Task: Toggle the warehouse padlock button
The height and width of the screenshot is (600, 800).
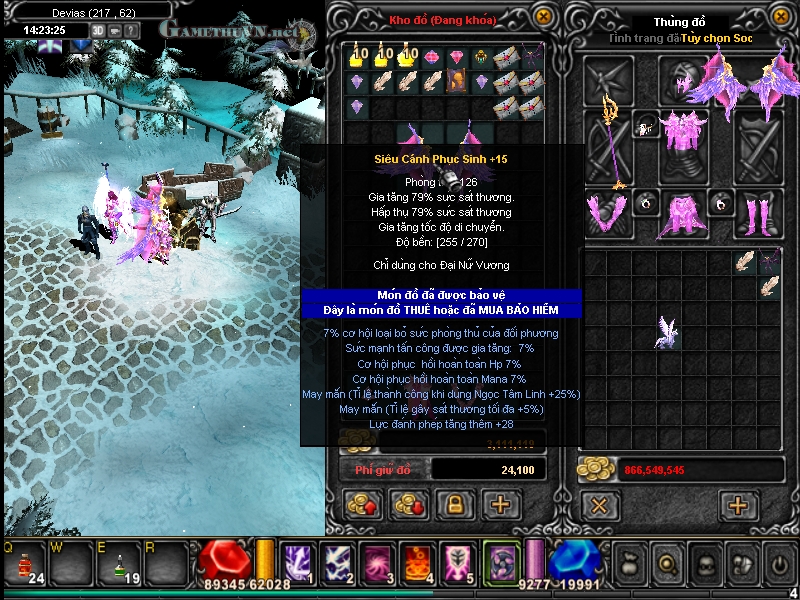Action: click(454, 505)
